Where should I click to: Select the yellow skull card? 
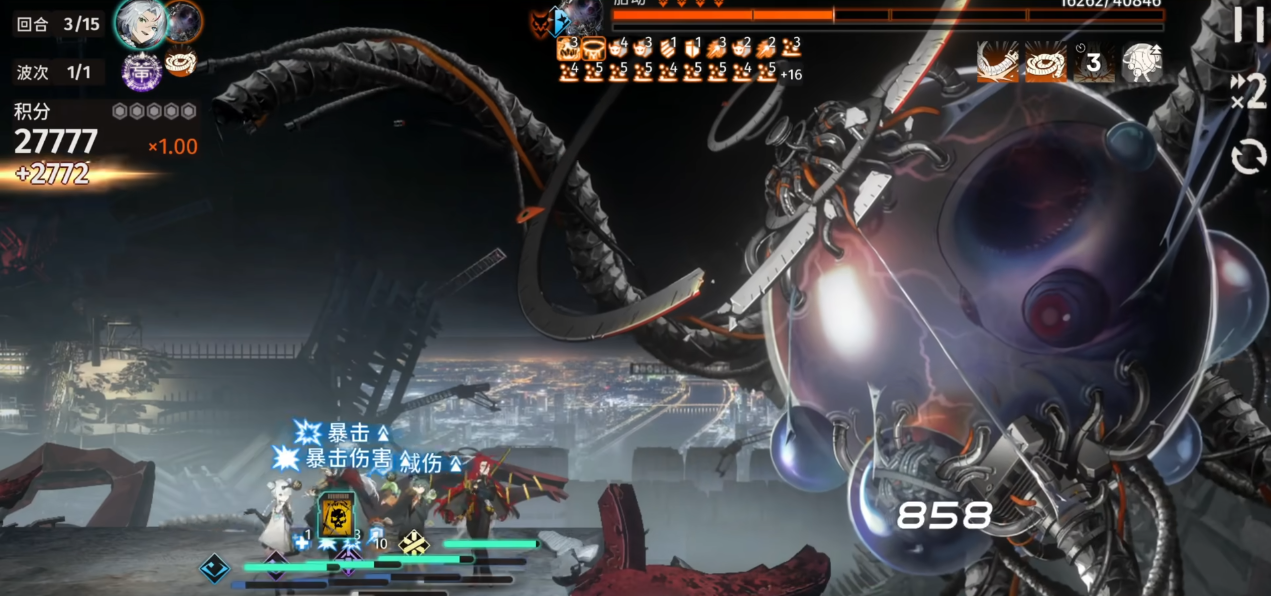pos(336,514)
